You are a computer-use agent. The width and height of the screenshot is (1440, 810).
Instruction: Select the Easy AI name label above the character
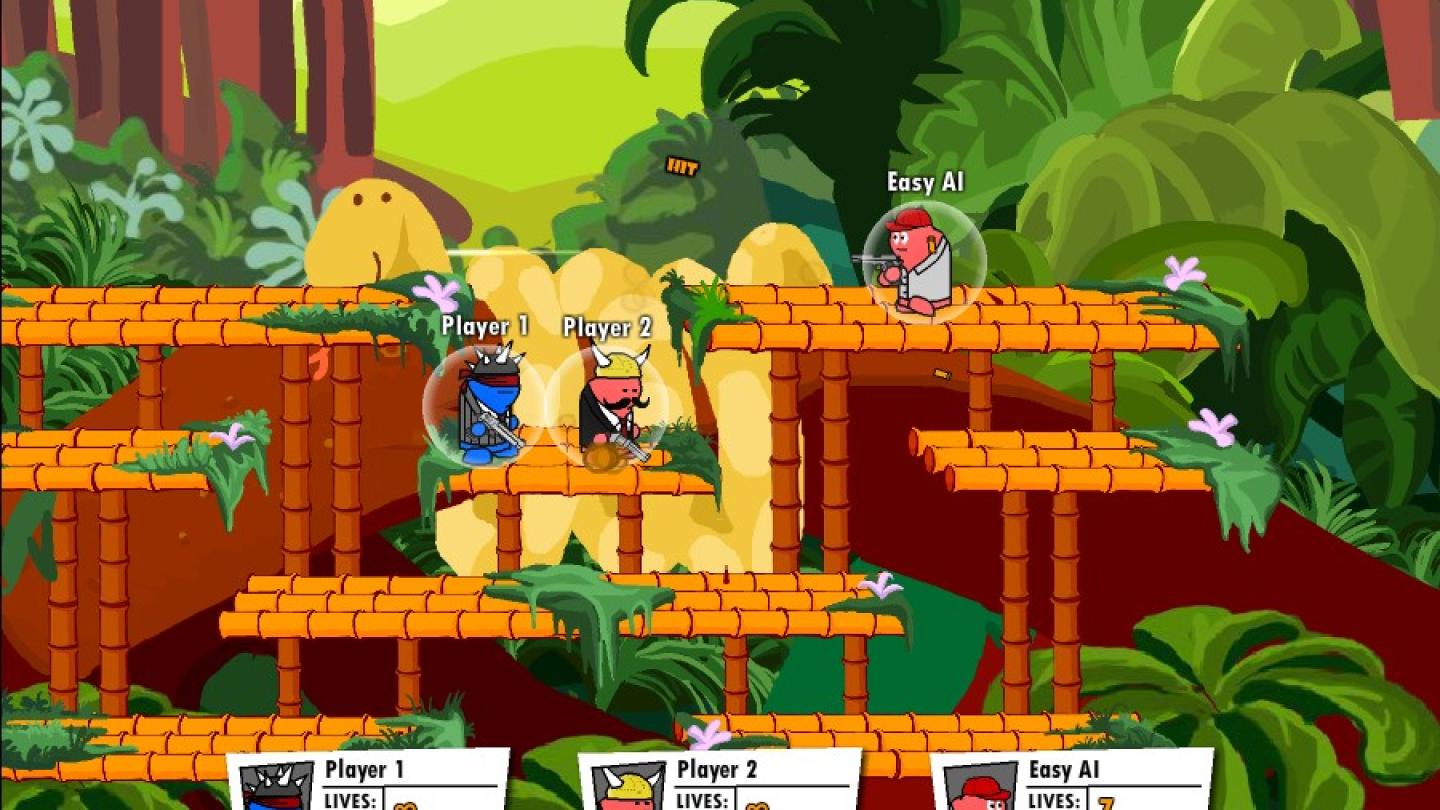[925, 182]
